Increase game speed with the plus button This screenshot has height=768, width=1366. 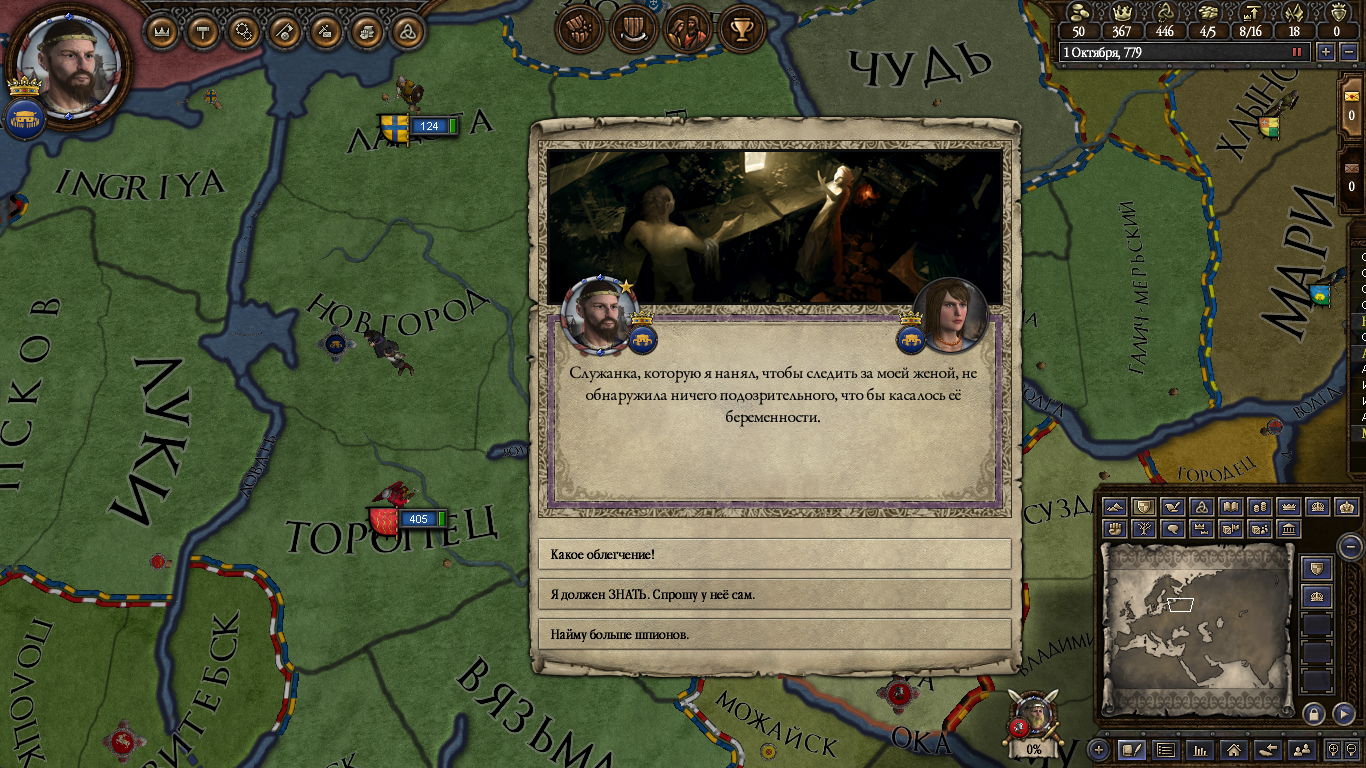tap(1326, 52)
